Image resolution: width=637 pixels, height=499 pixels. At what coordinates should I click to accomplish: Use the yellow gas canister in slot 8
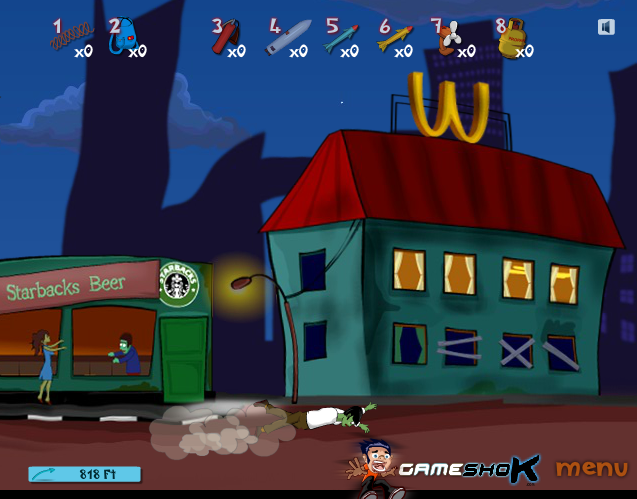(511, 39)
